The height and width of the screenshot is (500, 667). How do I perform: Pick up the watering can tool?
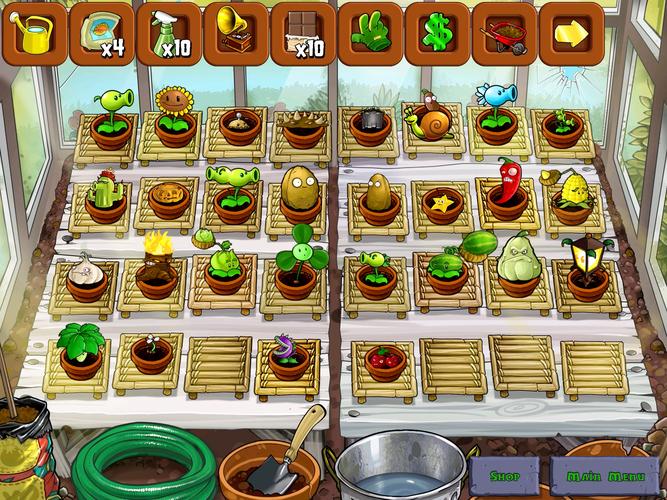pos(36,33)
